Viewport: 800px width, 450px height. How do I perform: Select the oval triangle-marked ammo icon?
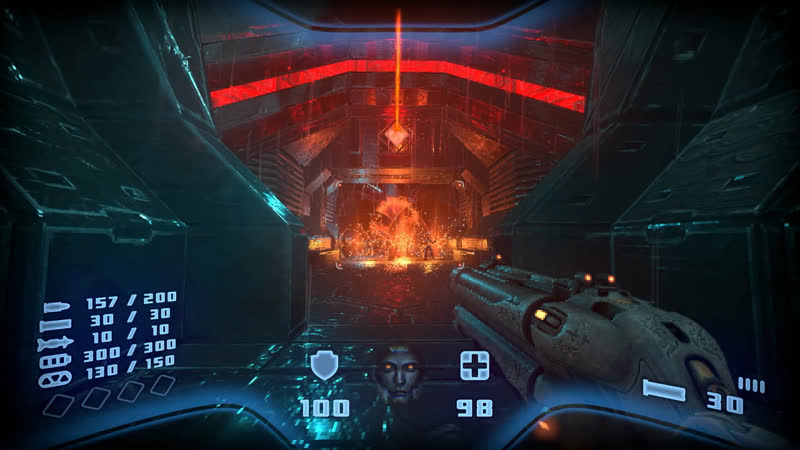(56, 379)
